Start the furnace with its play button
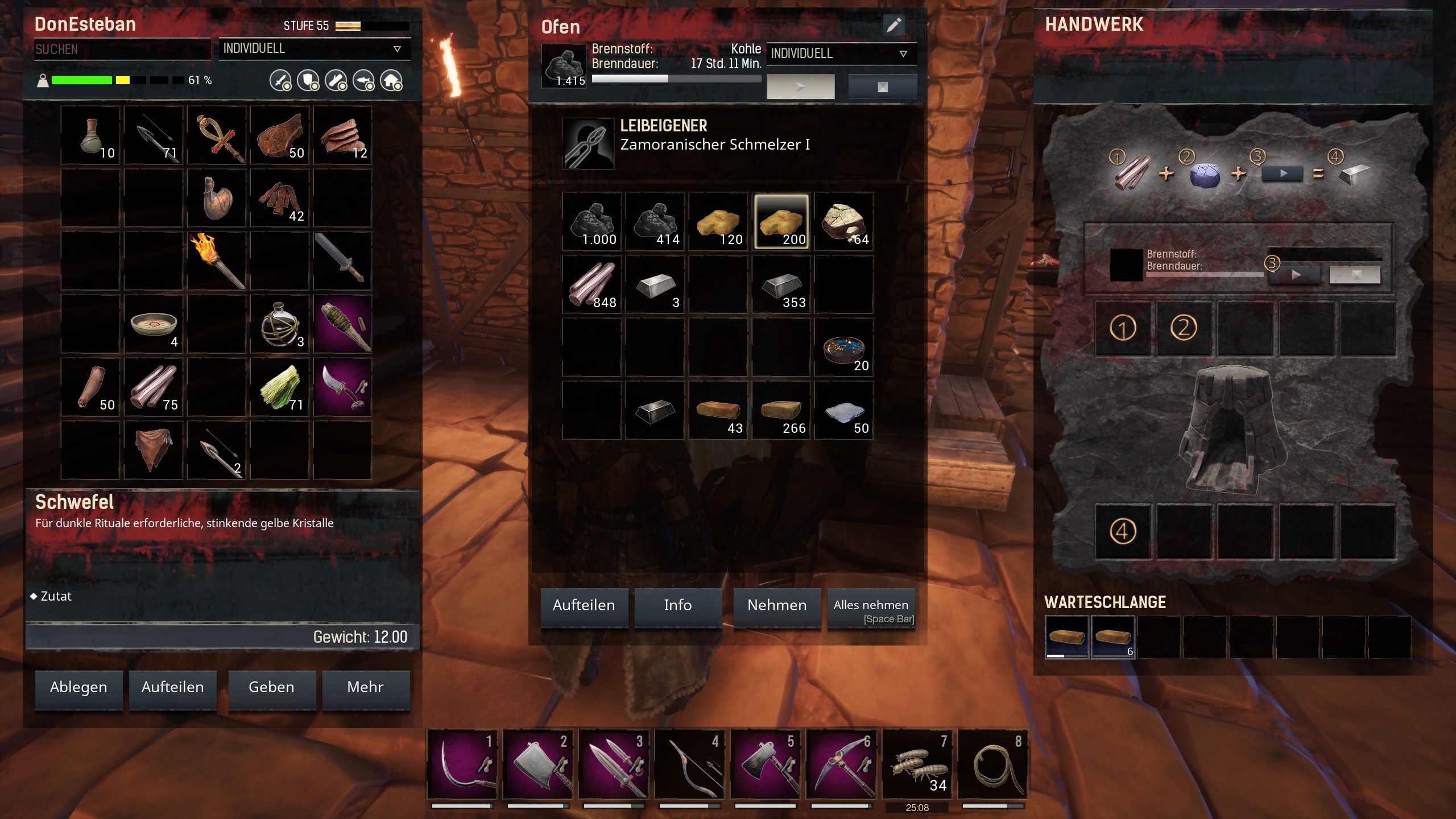The width and height of the screenshot is (1456, 819). 800,87
